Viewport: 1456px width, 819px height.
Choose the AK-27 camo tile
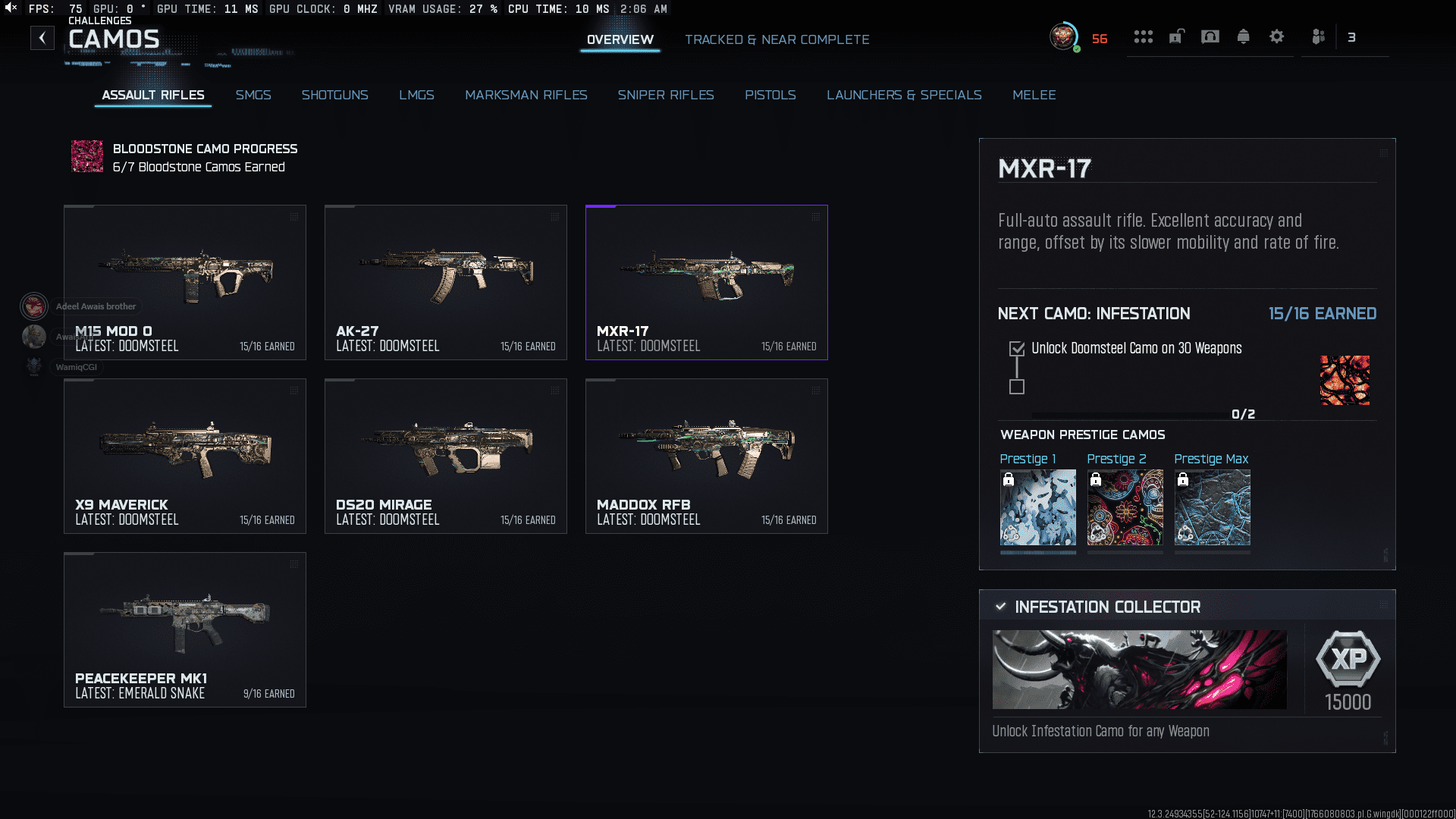click(446, 282)
